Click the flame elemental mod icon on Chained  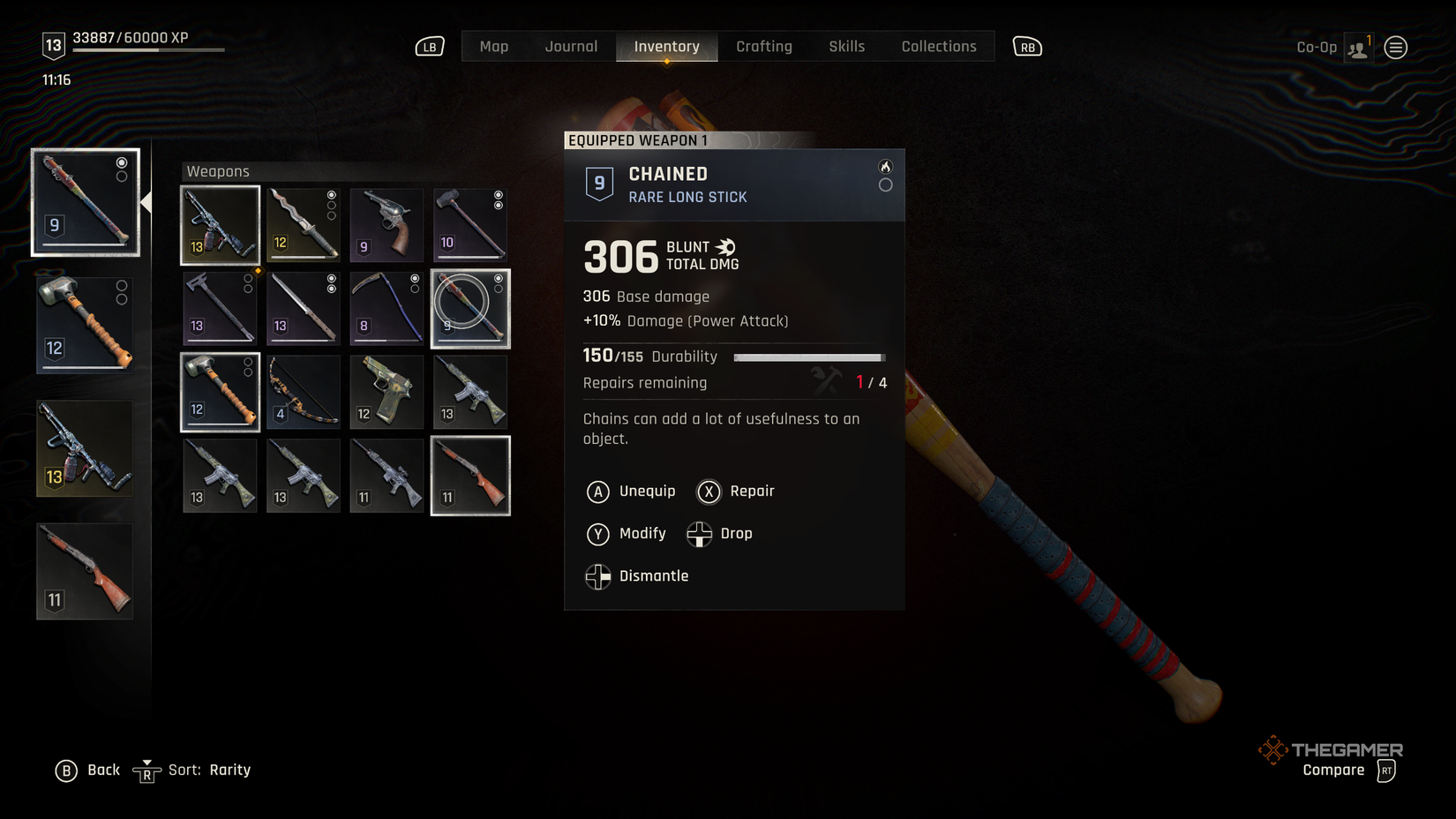pos(886,165)
